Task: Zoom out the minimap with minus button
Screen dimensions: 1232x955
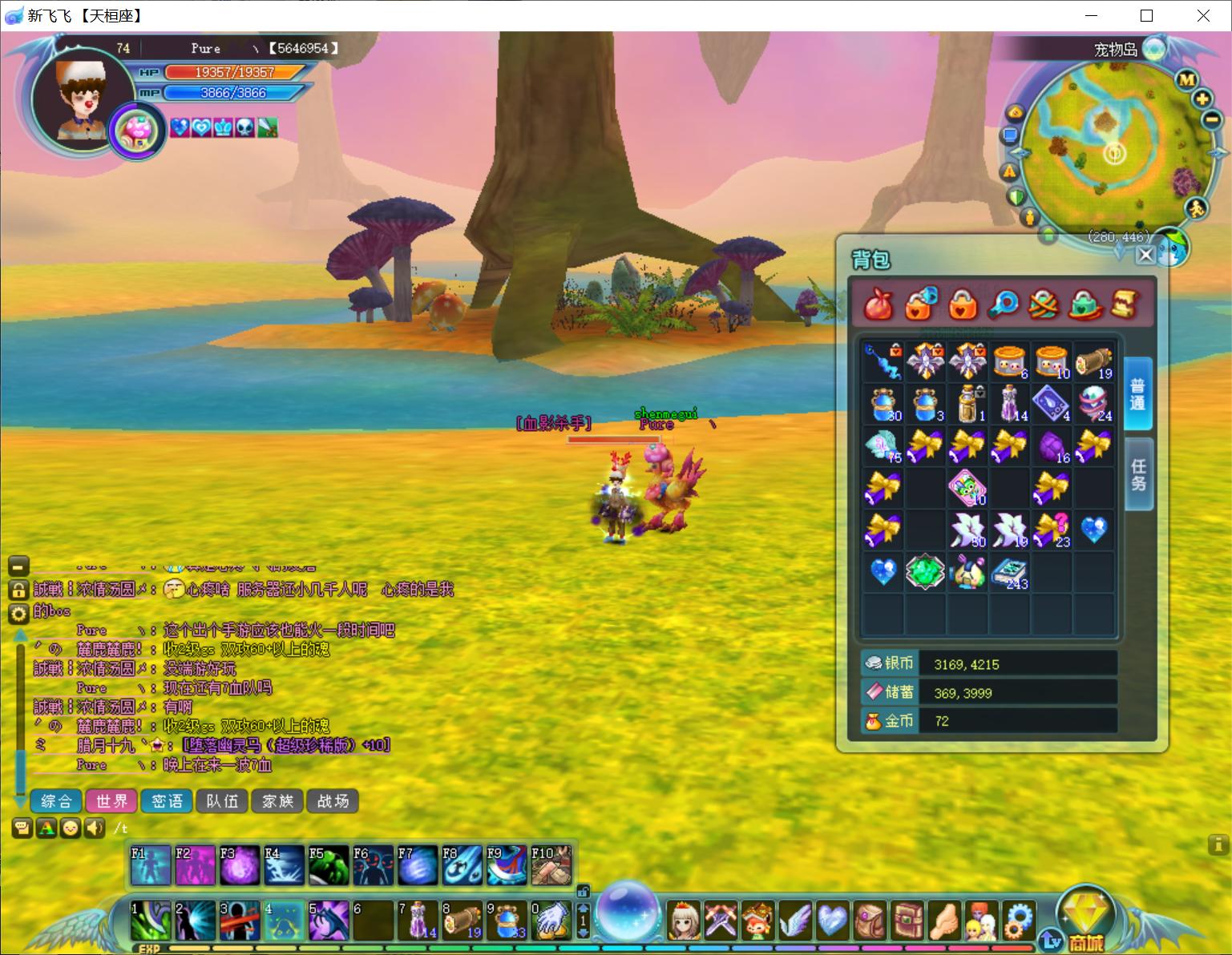Action: pos(1211,121)
